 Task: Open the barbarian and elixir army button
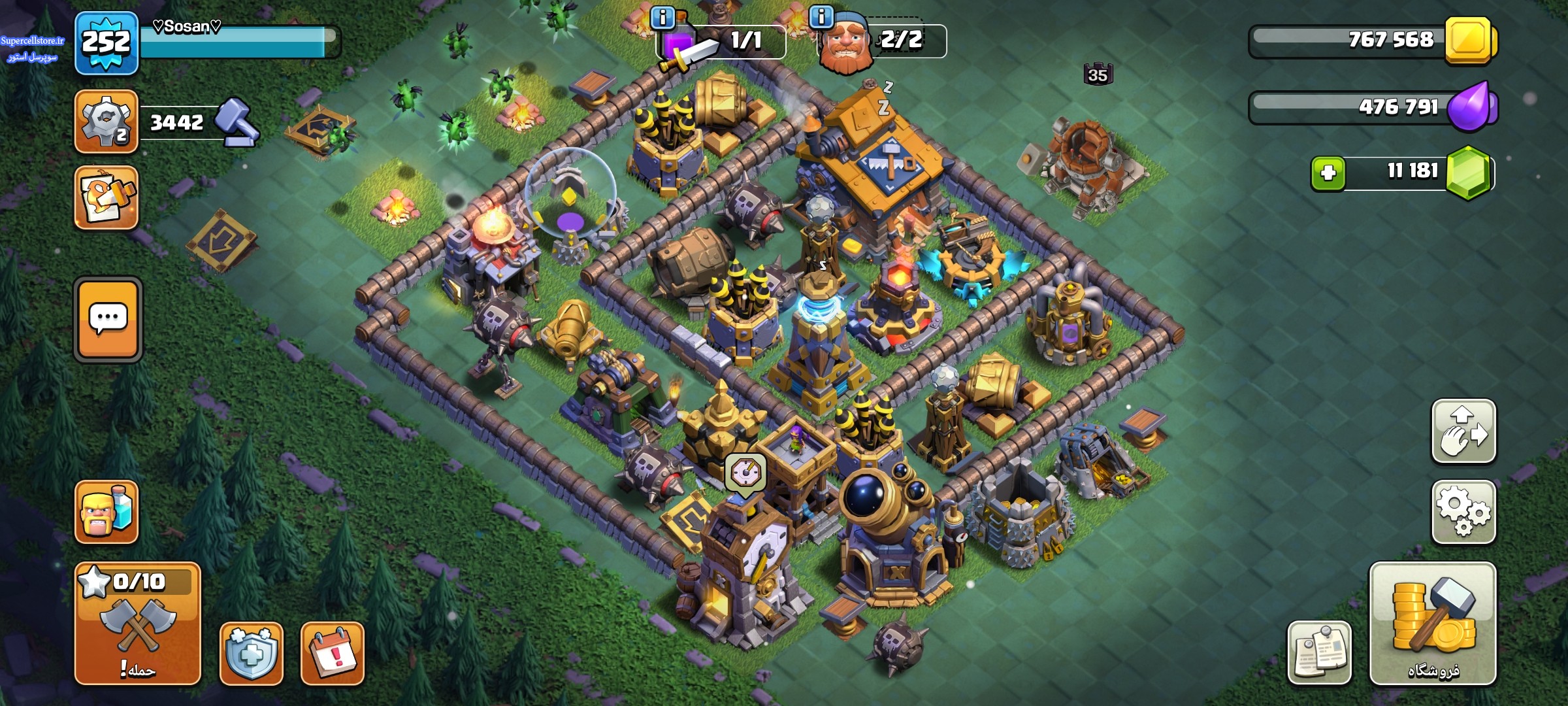[x=106, y=512]
